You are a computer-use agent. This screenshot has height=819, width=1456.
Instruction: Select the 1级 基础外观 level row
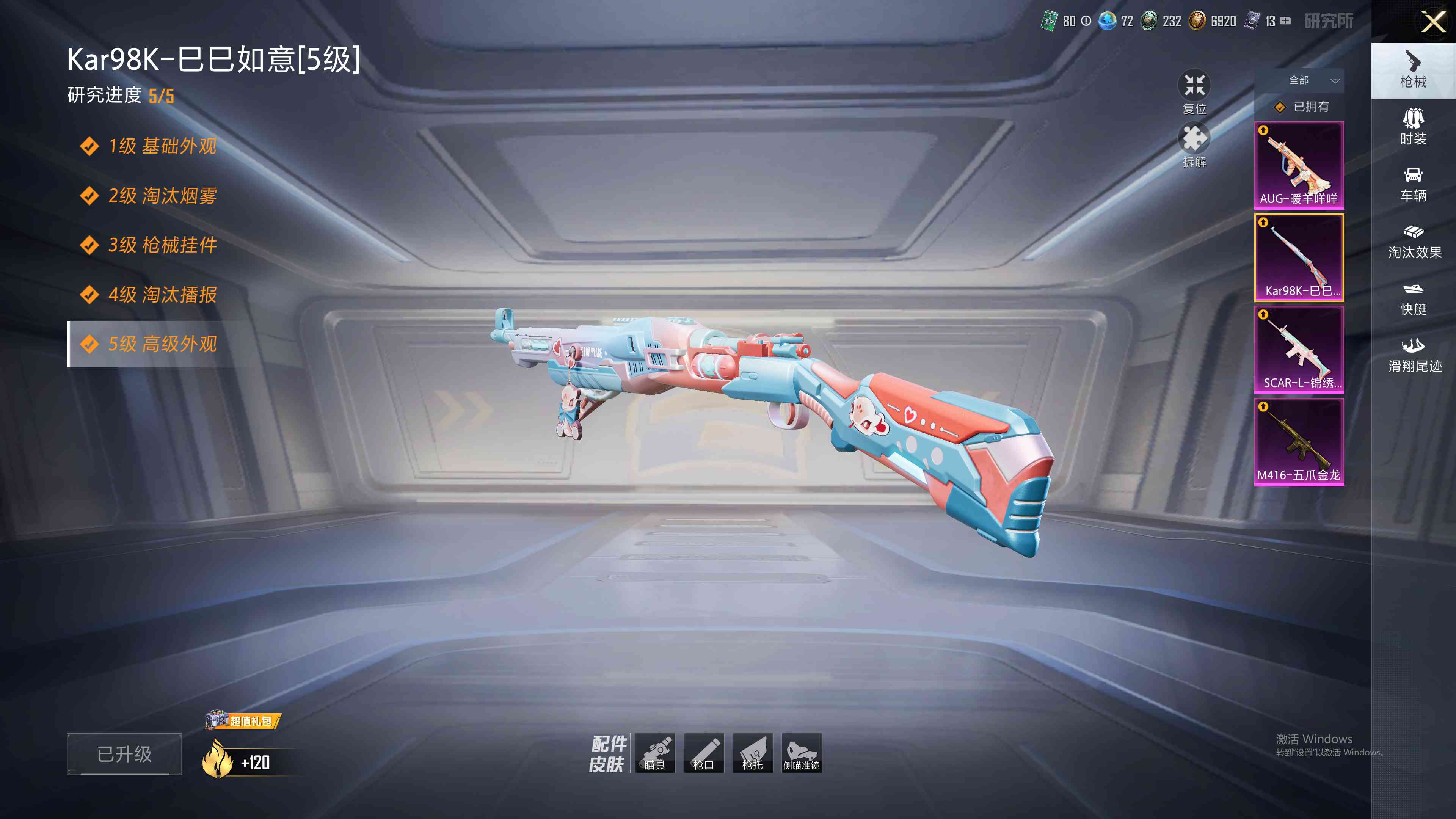pyautogui.click(x=162, y=146)
